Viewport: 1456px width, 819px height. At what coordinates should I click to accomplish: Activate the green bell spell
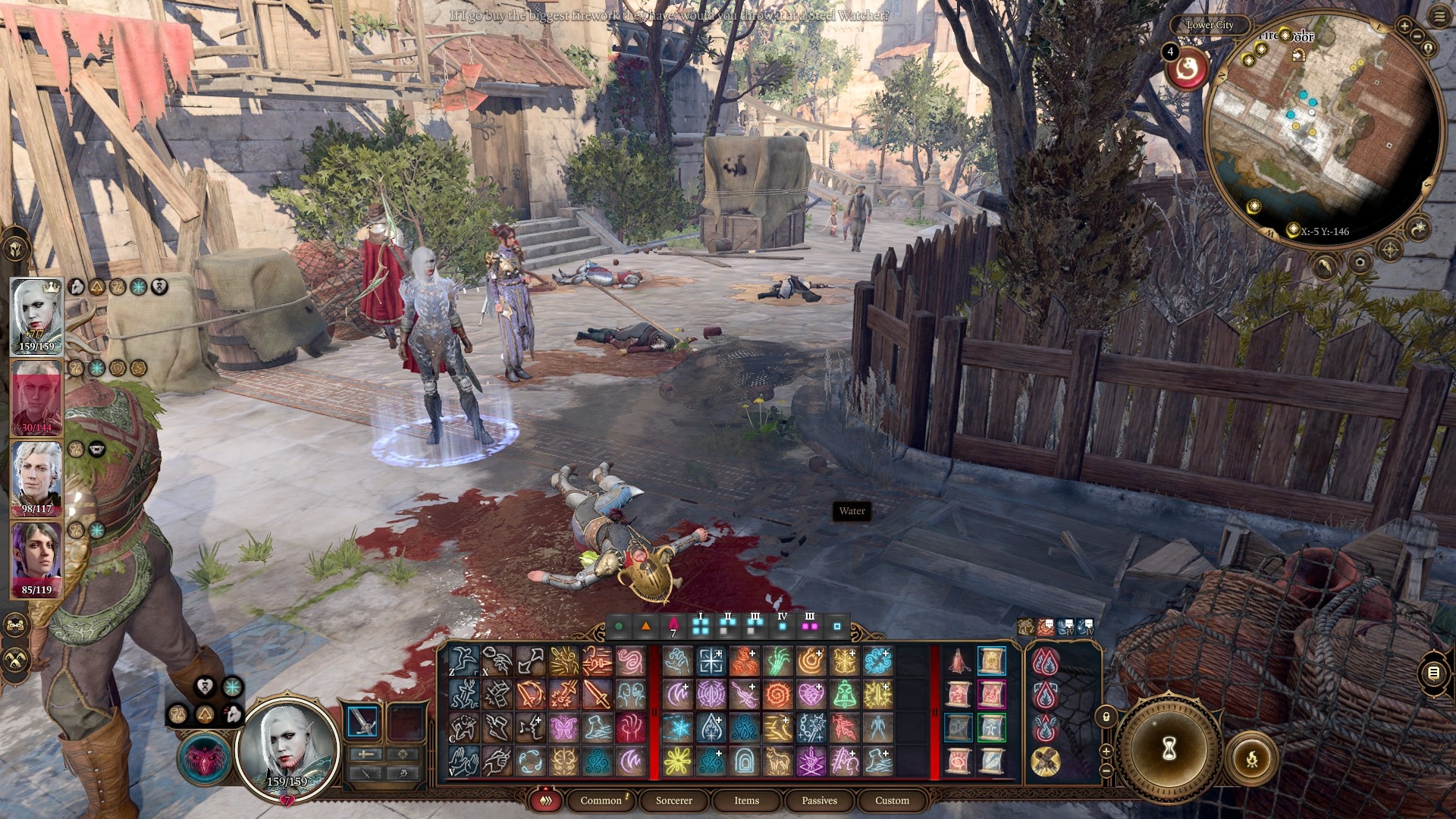pyautogui.click(x=844, y=694)
